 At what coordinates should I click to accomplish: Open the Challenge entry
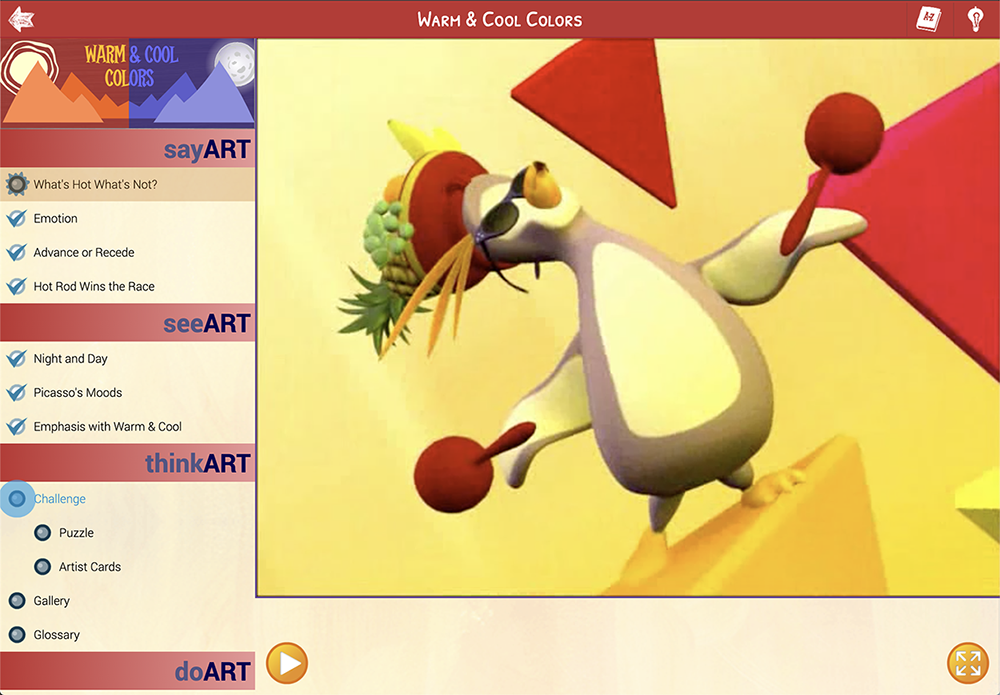59,499
